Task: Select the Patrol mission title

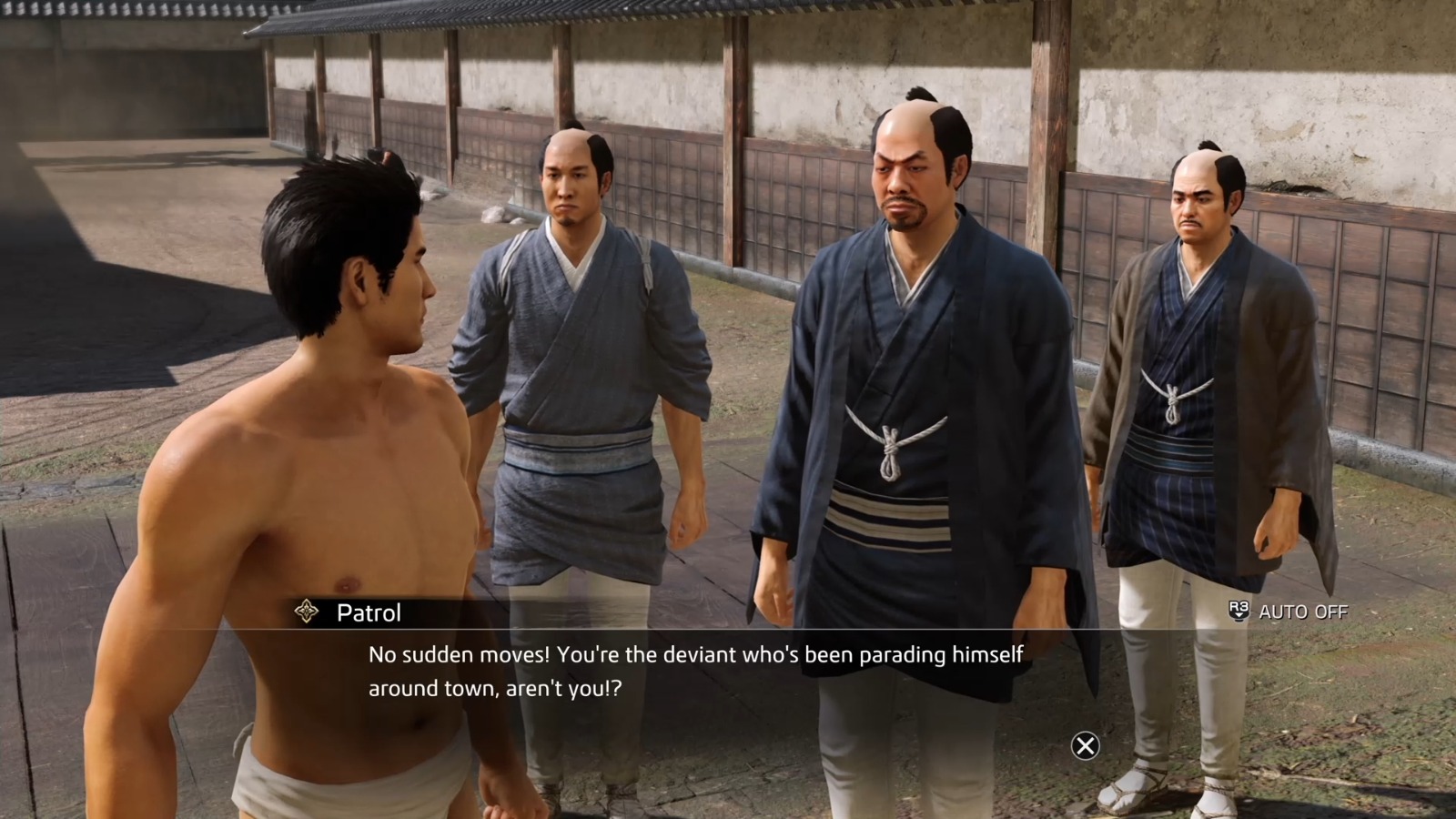Action: 367,612
